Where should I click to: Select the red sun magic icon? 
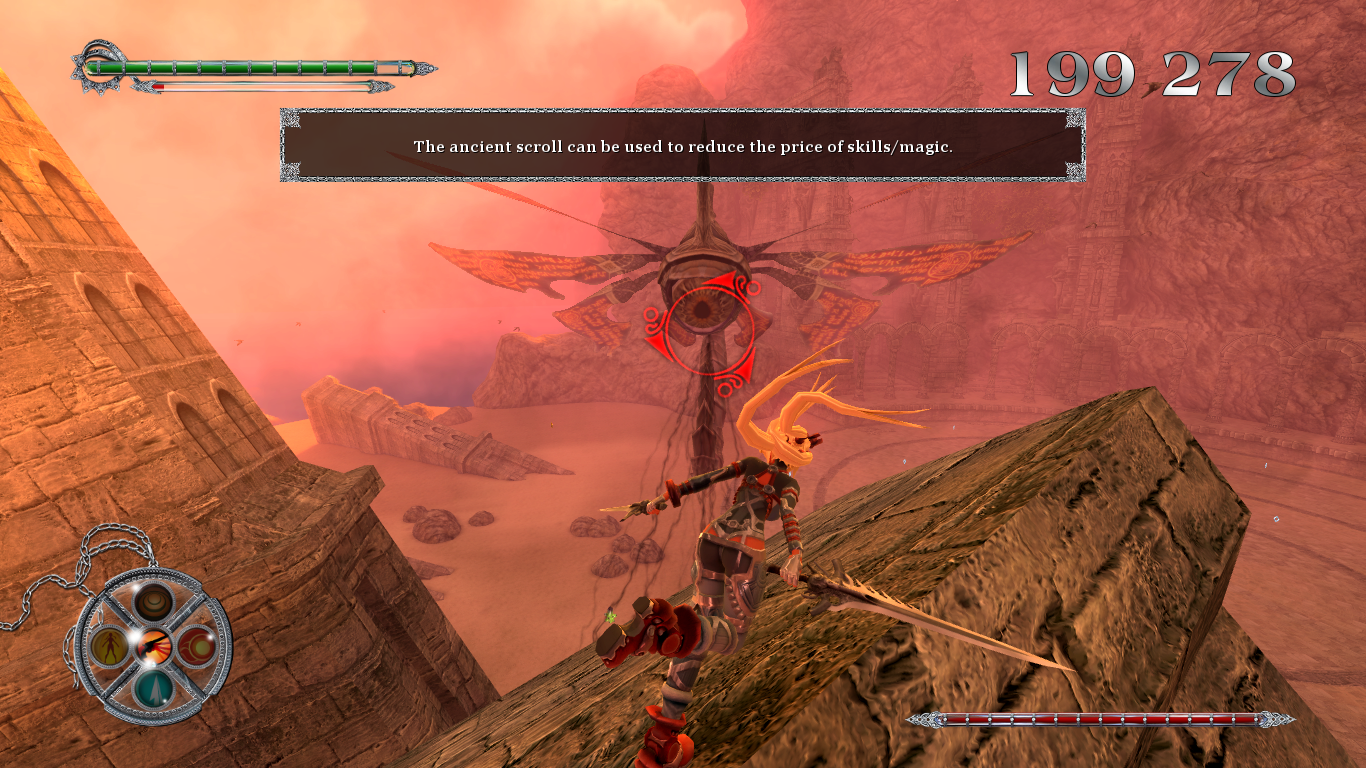coord(198,647)
